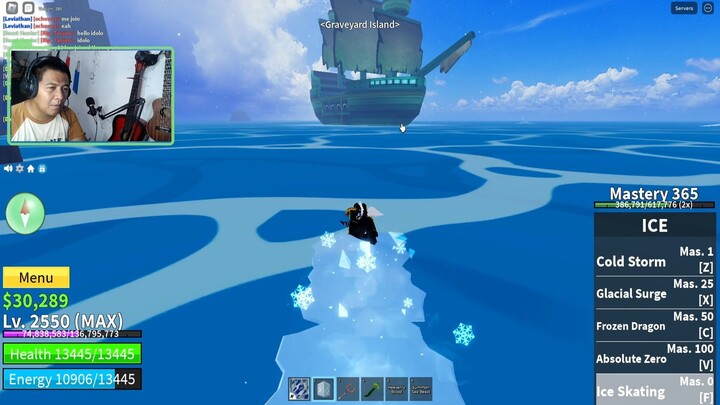Image resolution: width=720 pixels, height=405 pixels.
Task: Equip the trident hotbar slot
Action: (347, 389)
